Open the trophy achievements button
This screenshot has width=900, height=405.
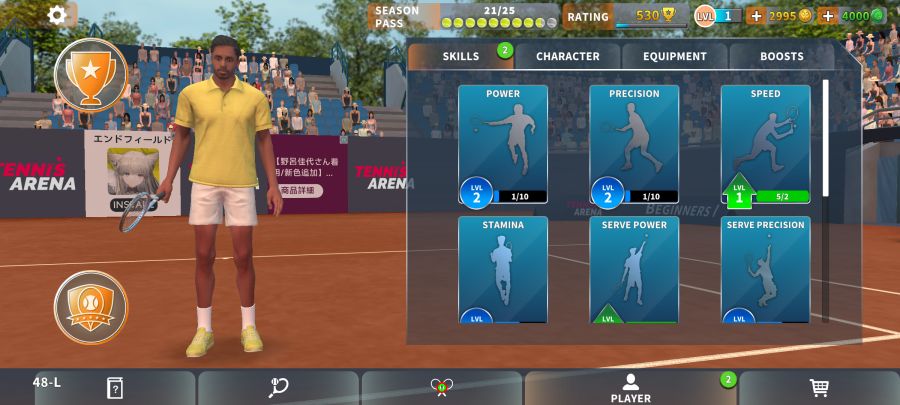coord(91,73)
